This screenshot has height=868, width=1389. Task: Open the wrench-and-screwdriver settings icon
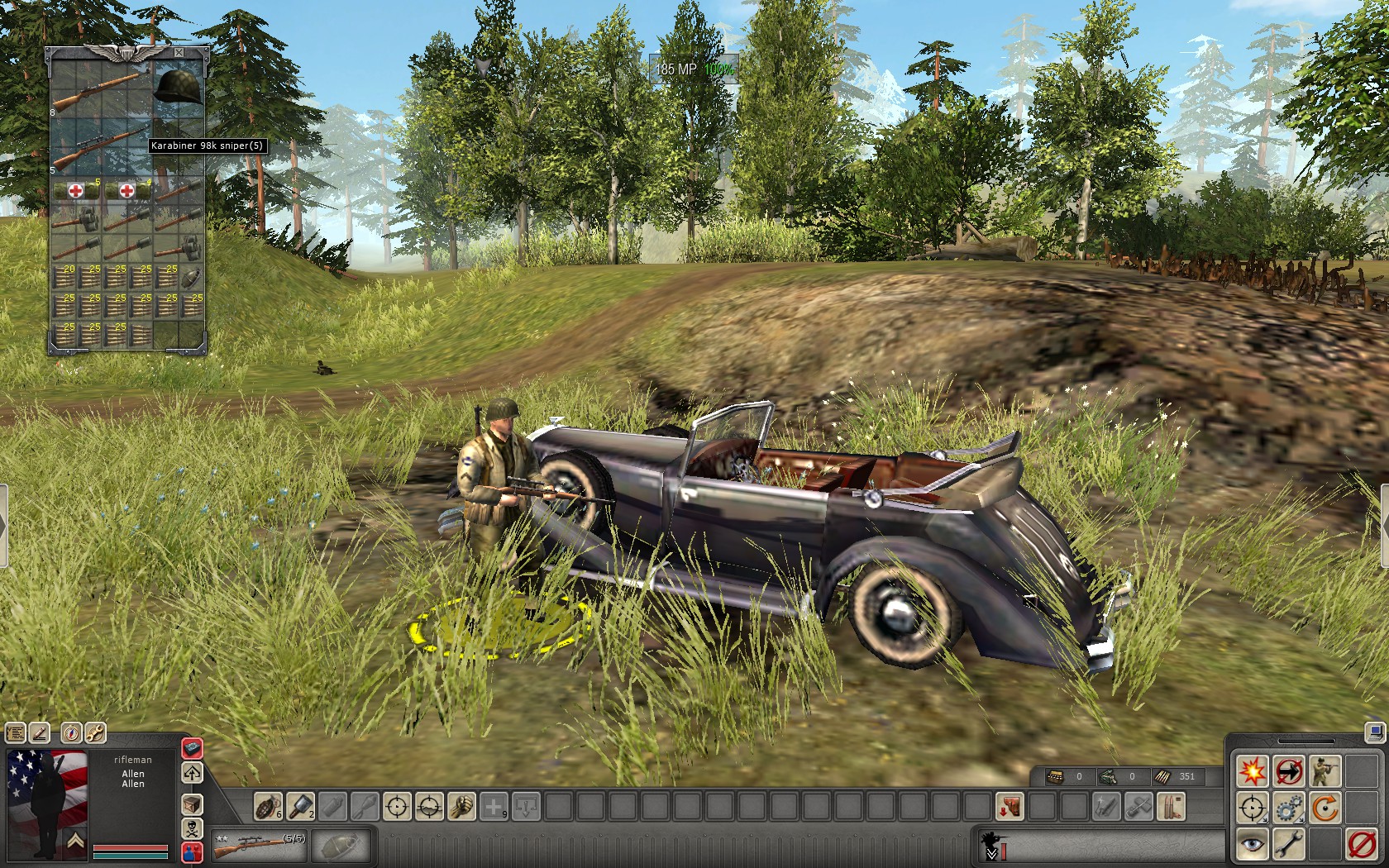point(95,732)
